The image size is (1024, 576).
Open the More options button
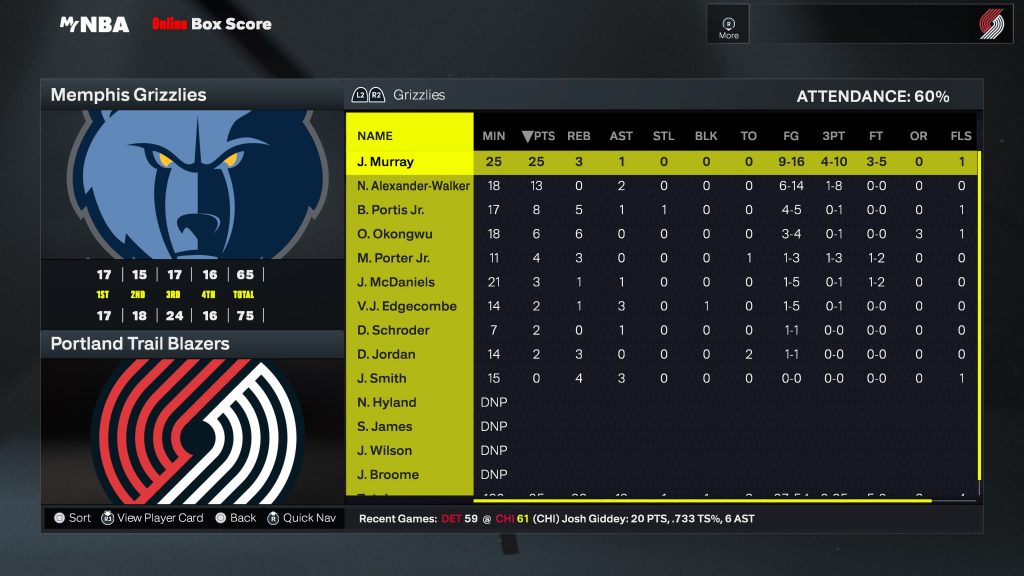tap(729, 26)
